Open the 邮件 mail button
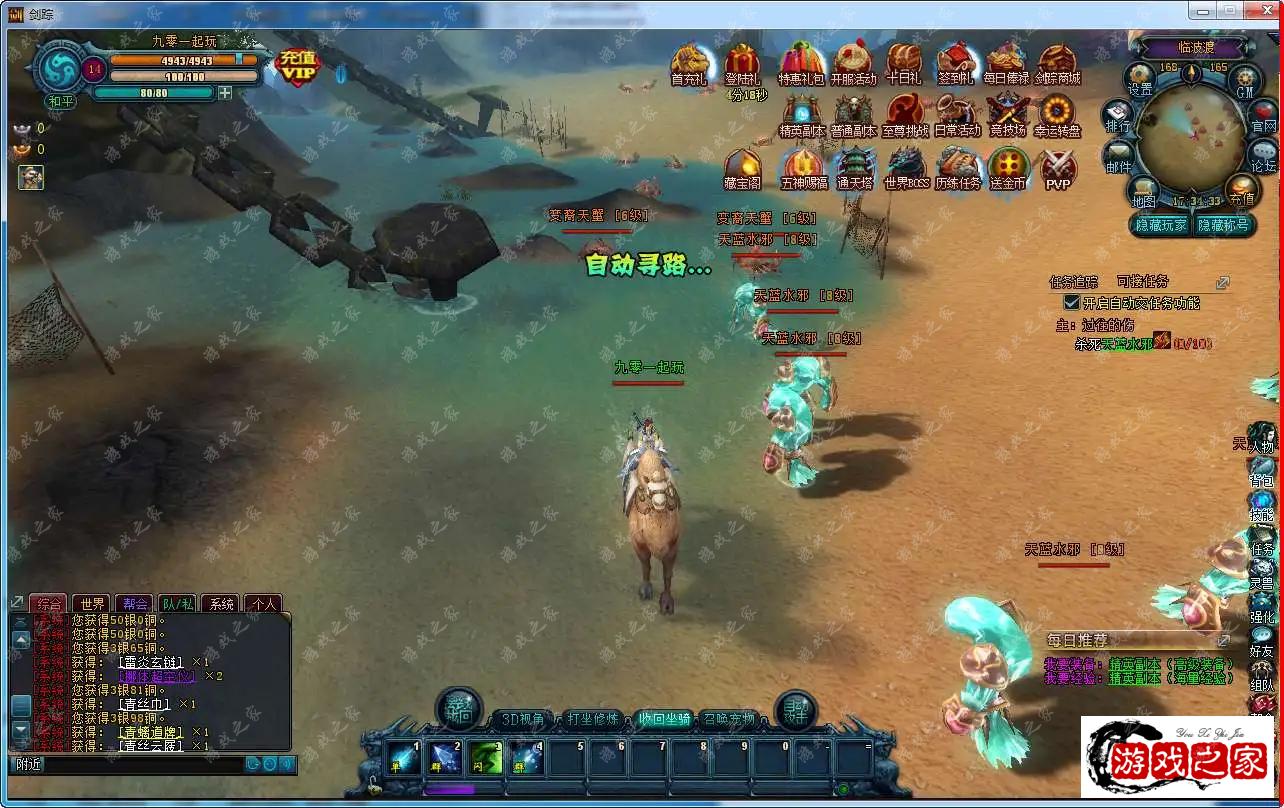 [x=1119, y=157]
